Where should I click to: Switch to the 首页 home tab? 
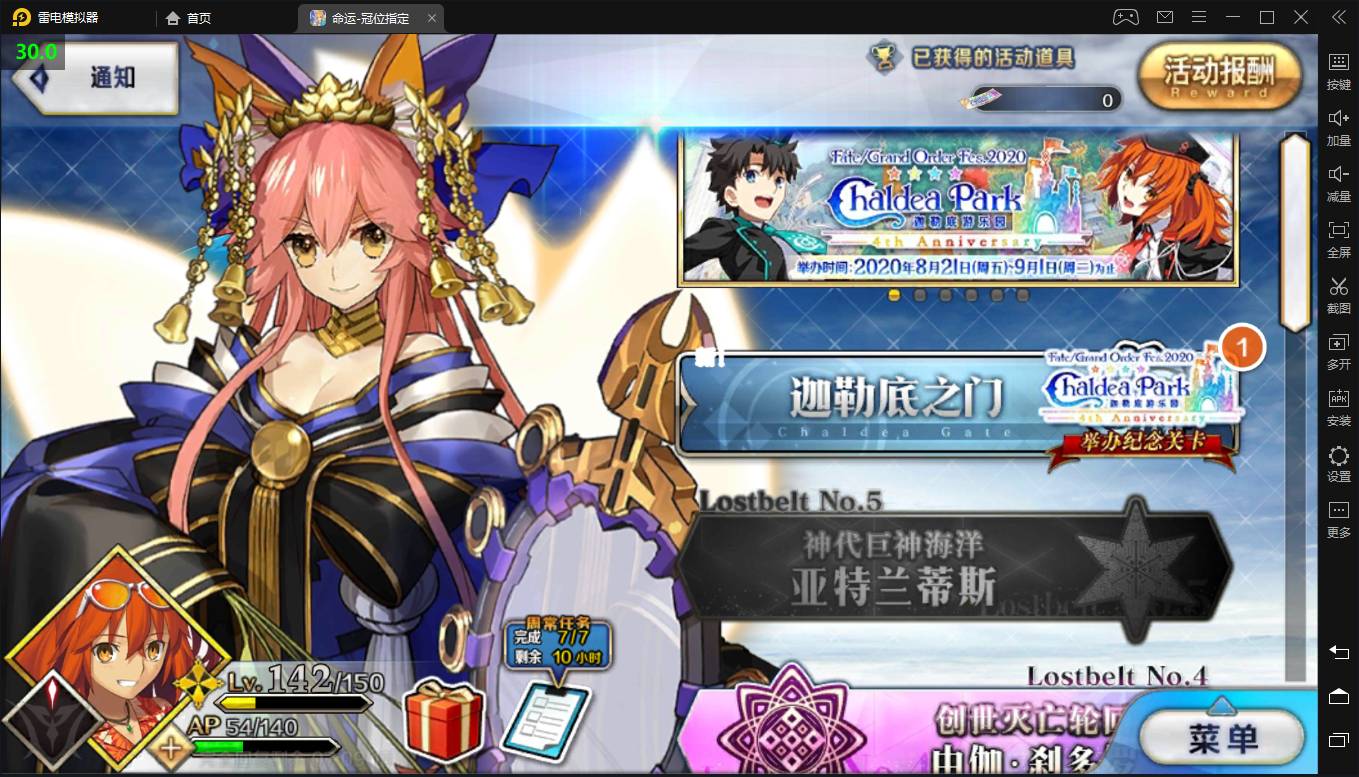click(190, 18)
